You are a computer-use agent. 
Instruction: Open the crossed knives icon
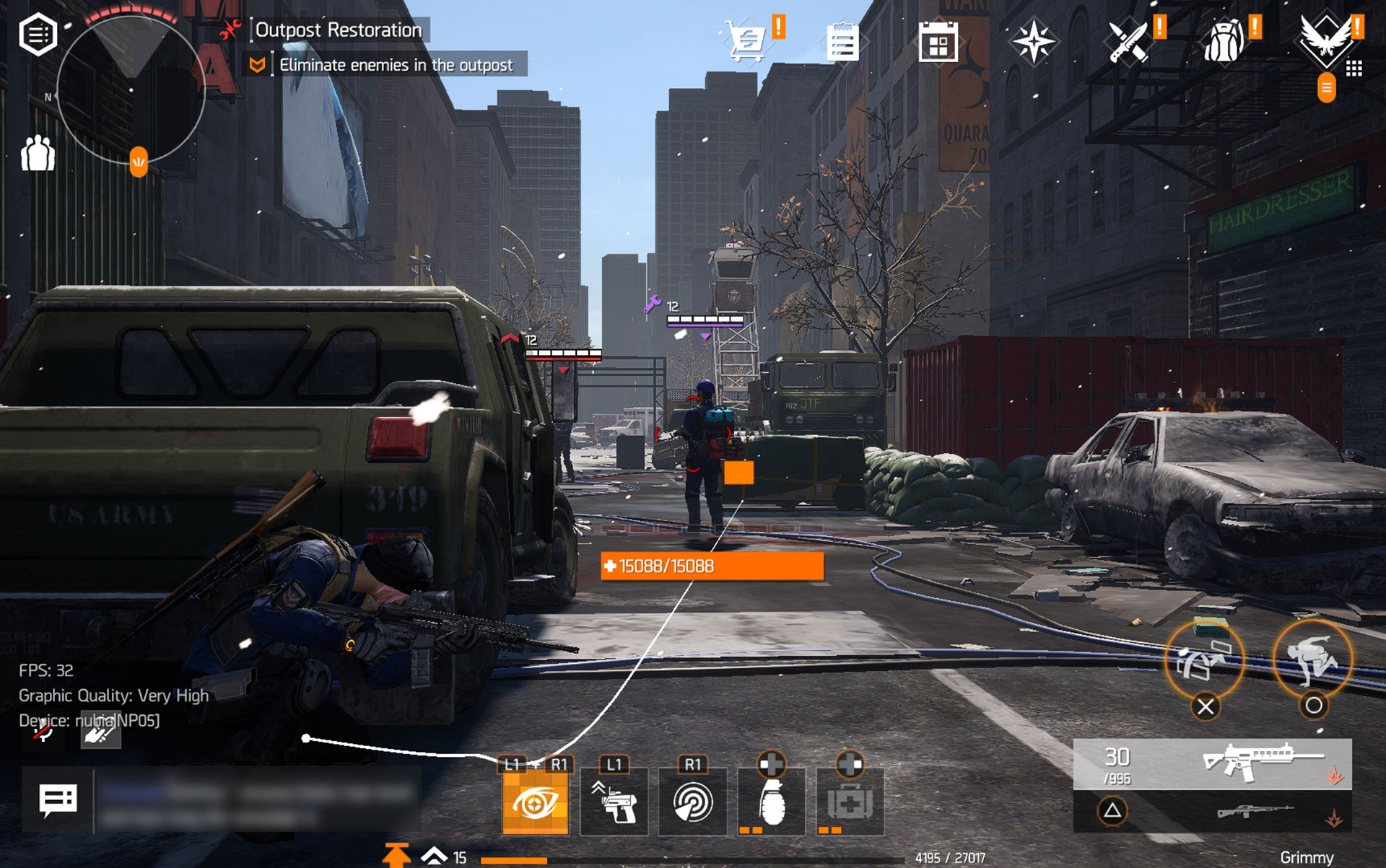(1128, 42)
